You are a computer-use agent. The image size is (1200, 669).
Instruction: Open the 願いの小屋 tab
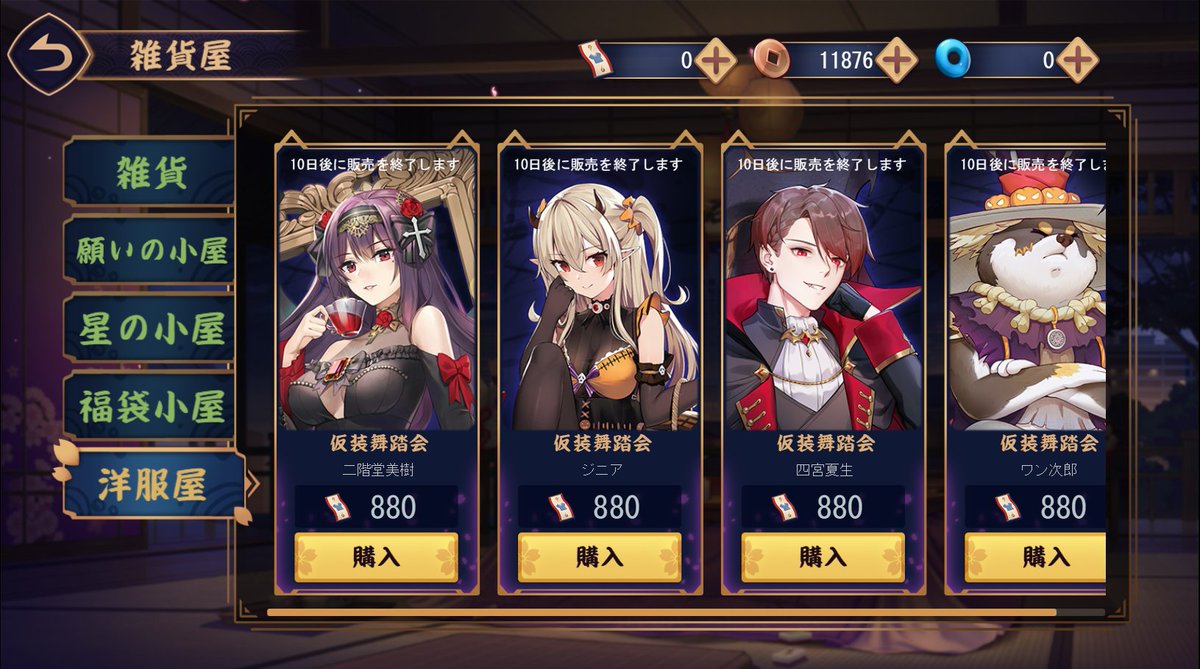pos(151,250)
